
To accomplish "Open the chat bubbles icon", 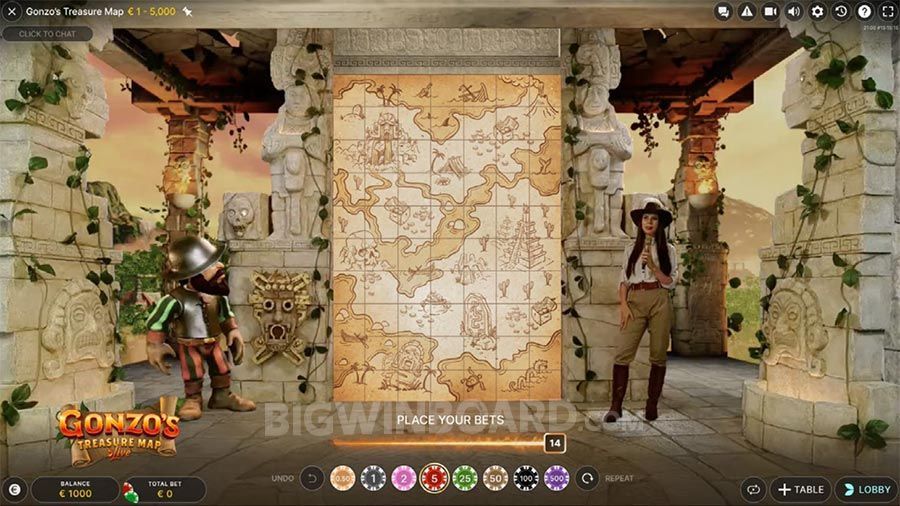I will (725, 11).
